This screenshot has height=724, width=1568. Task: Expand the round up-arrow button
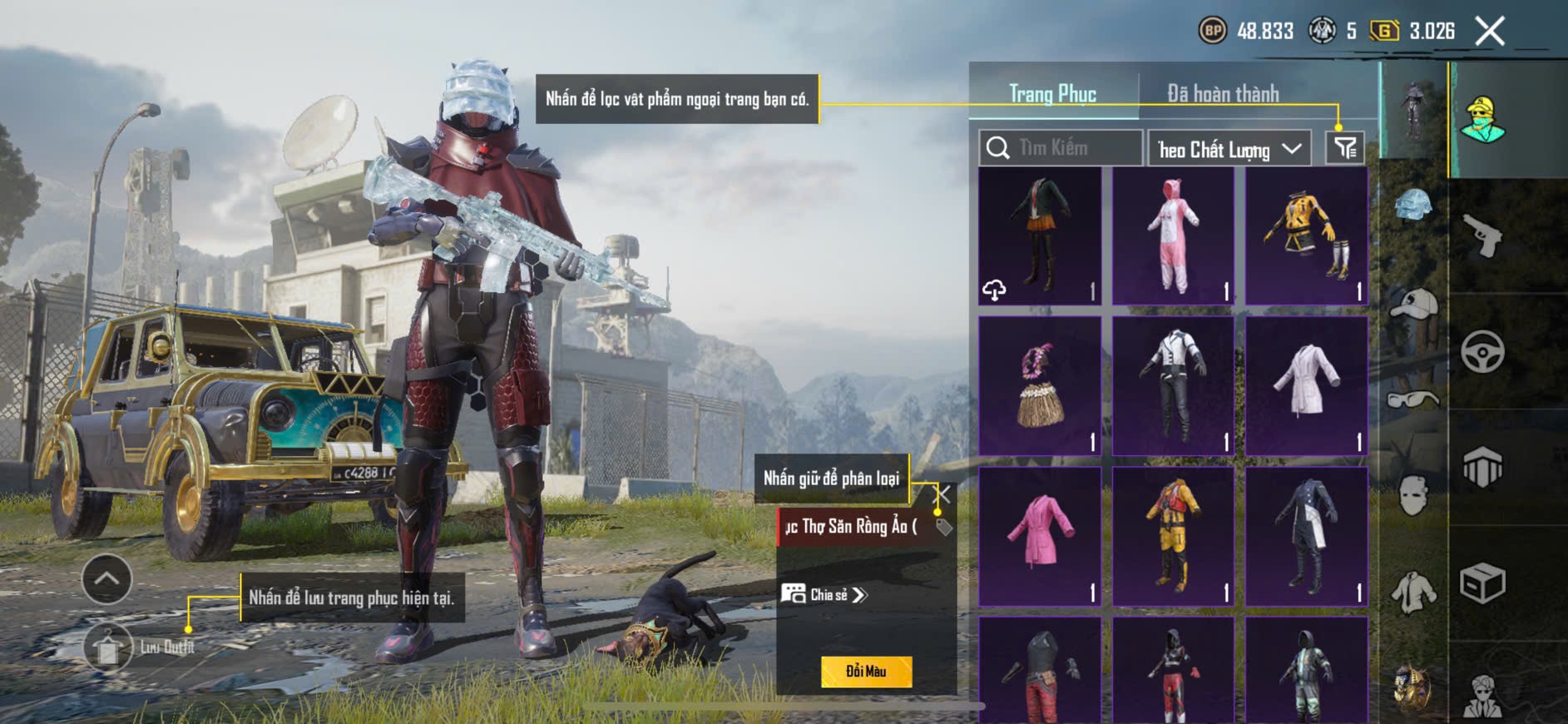(106, 578)
